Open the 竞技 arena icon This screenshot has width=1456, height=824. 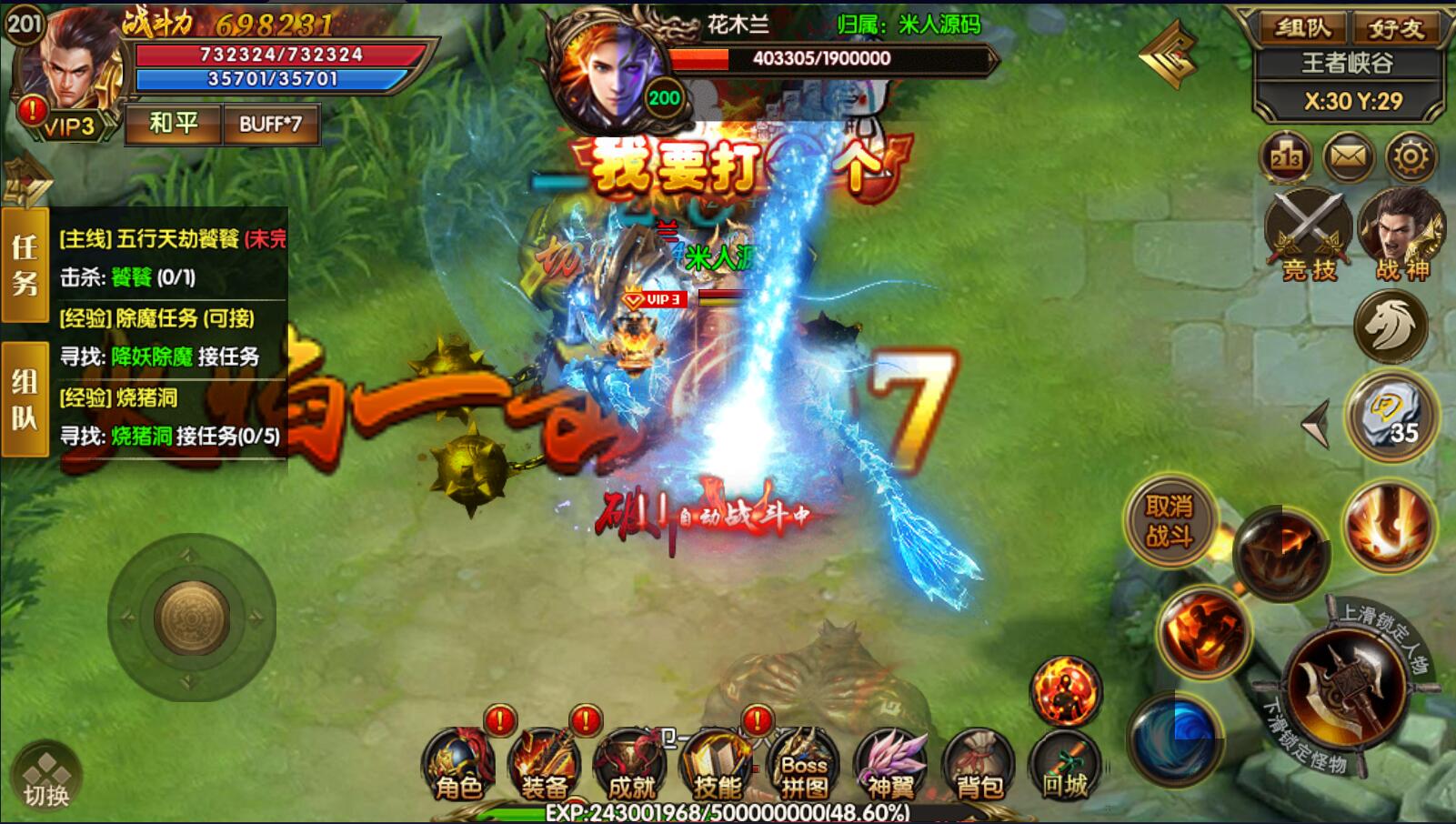click(1308, 234)
